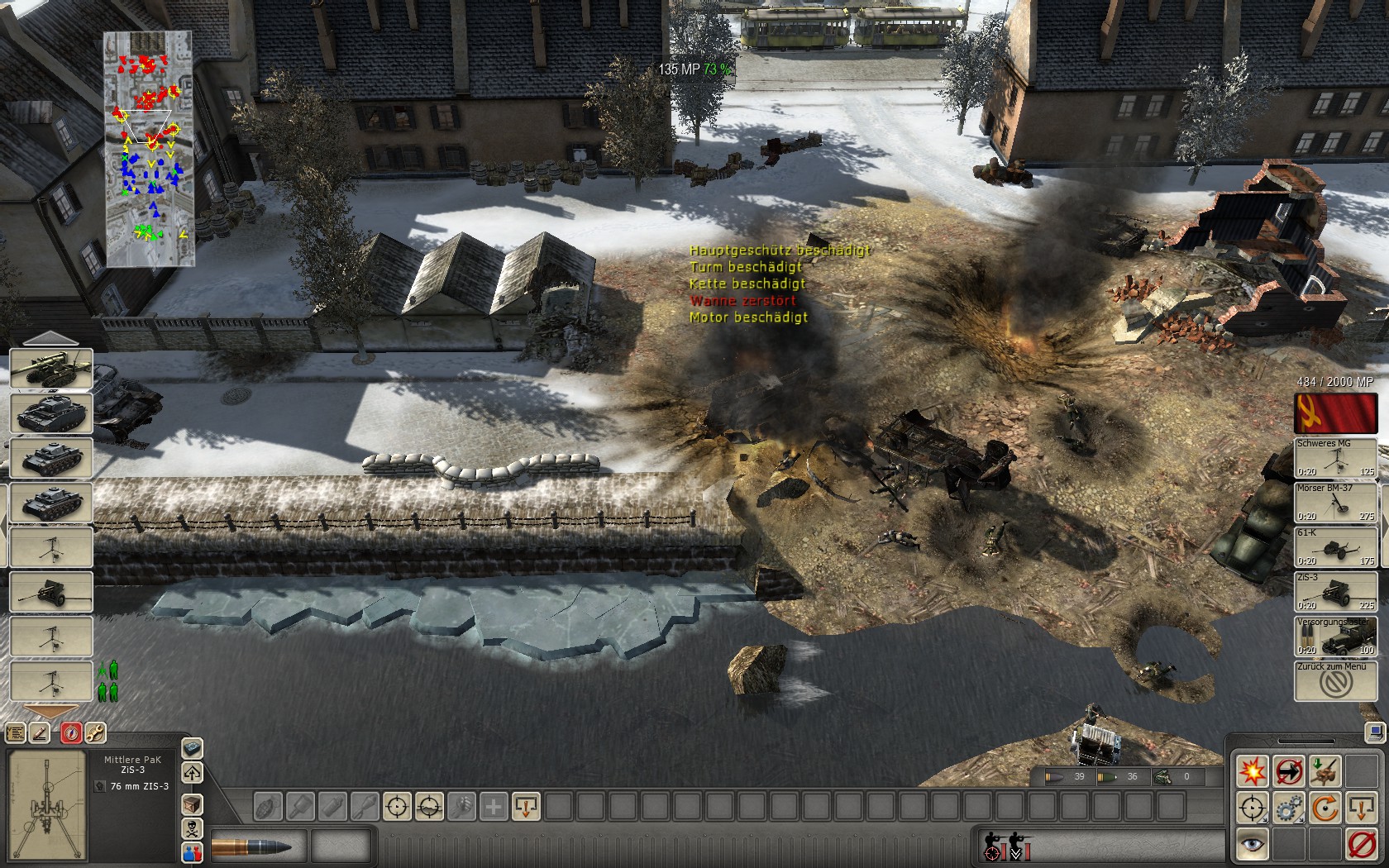
Task: Toggle the red compass button
Action: click(71, 732)
